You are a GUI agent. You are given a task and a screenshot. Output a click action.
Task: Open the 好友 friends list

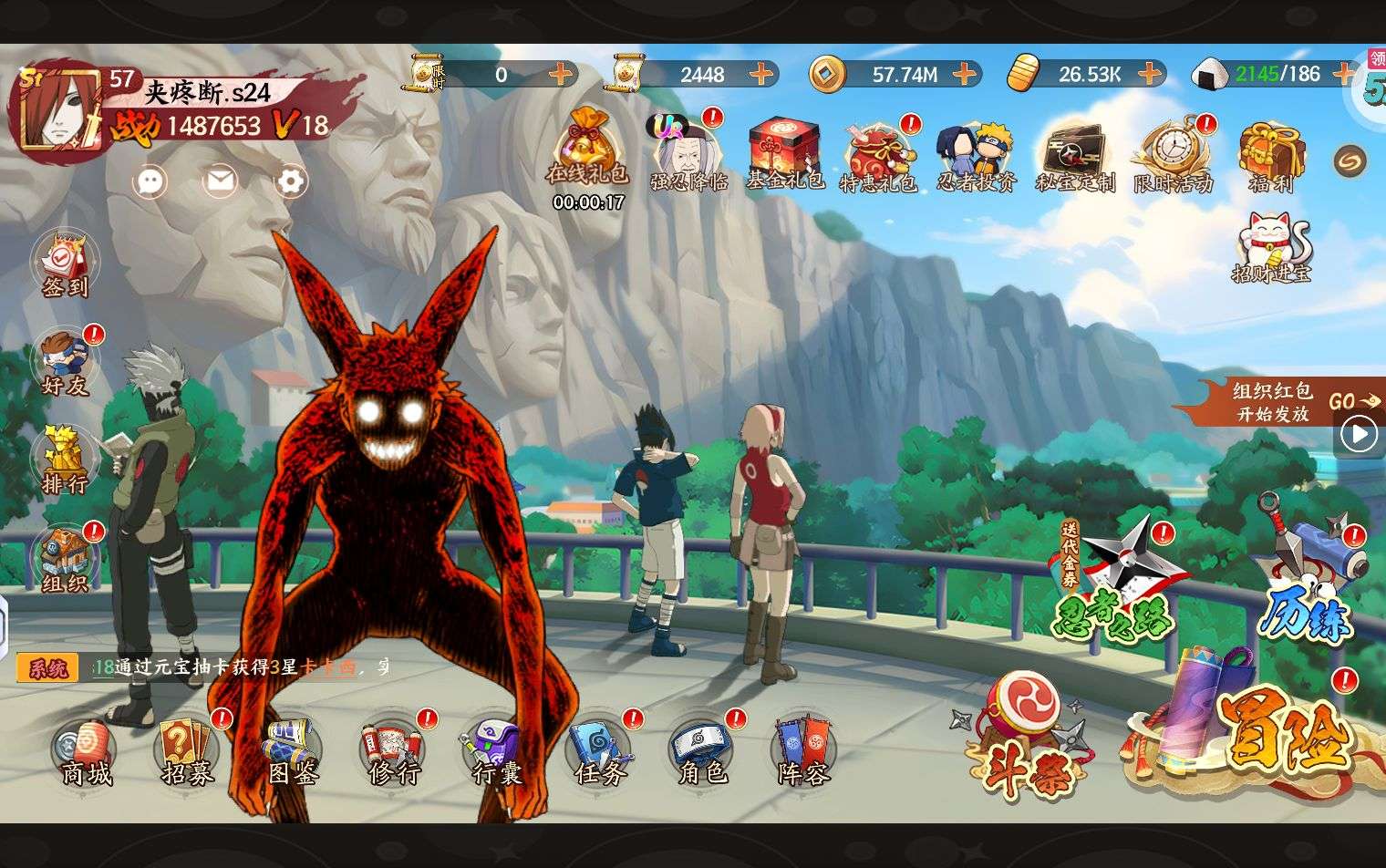(66, 362)
